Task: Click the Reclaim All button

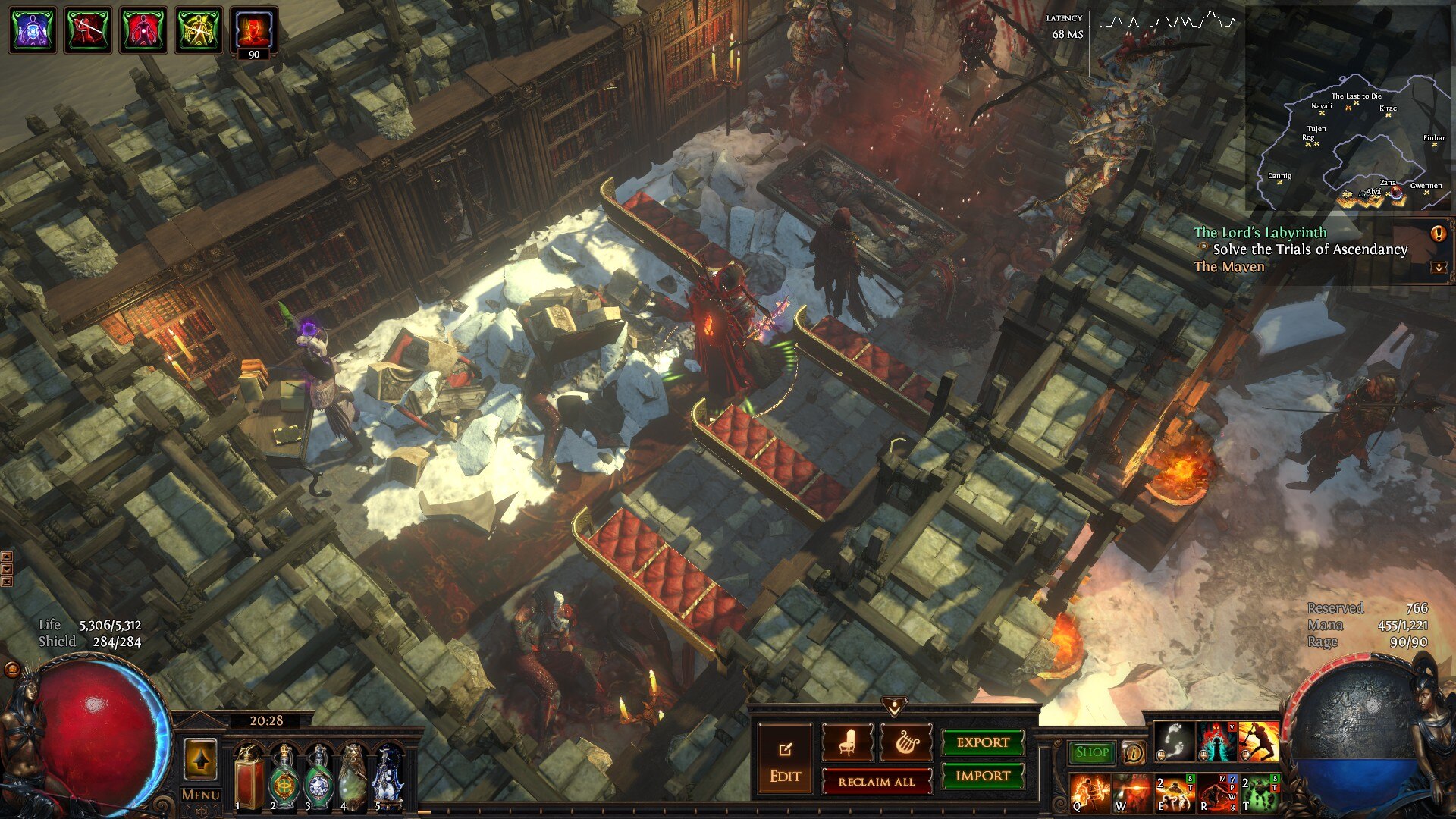Action: [x=876, y=781]
